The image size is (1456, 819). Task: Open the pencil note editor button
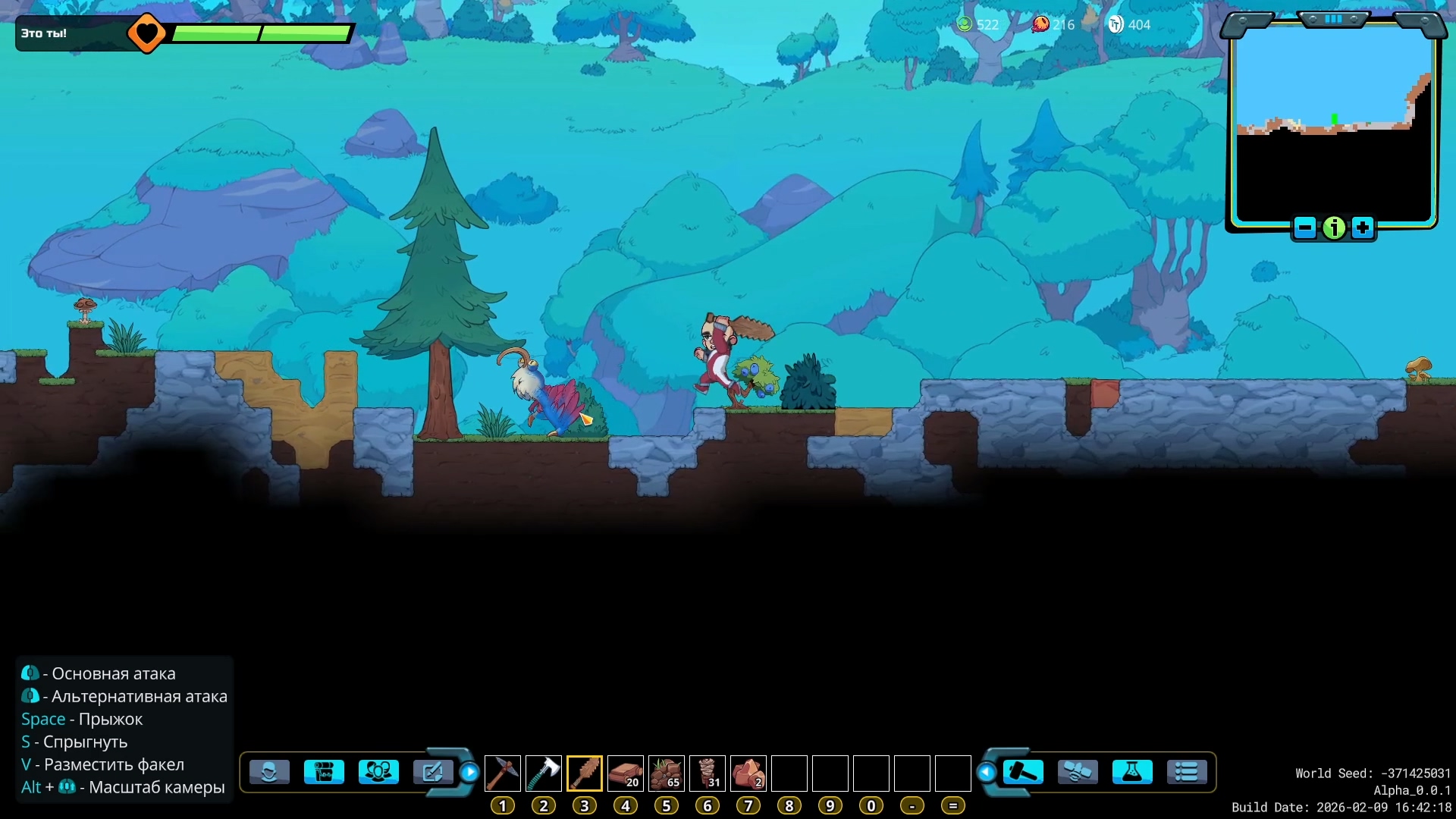point(432,772)
